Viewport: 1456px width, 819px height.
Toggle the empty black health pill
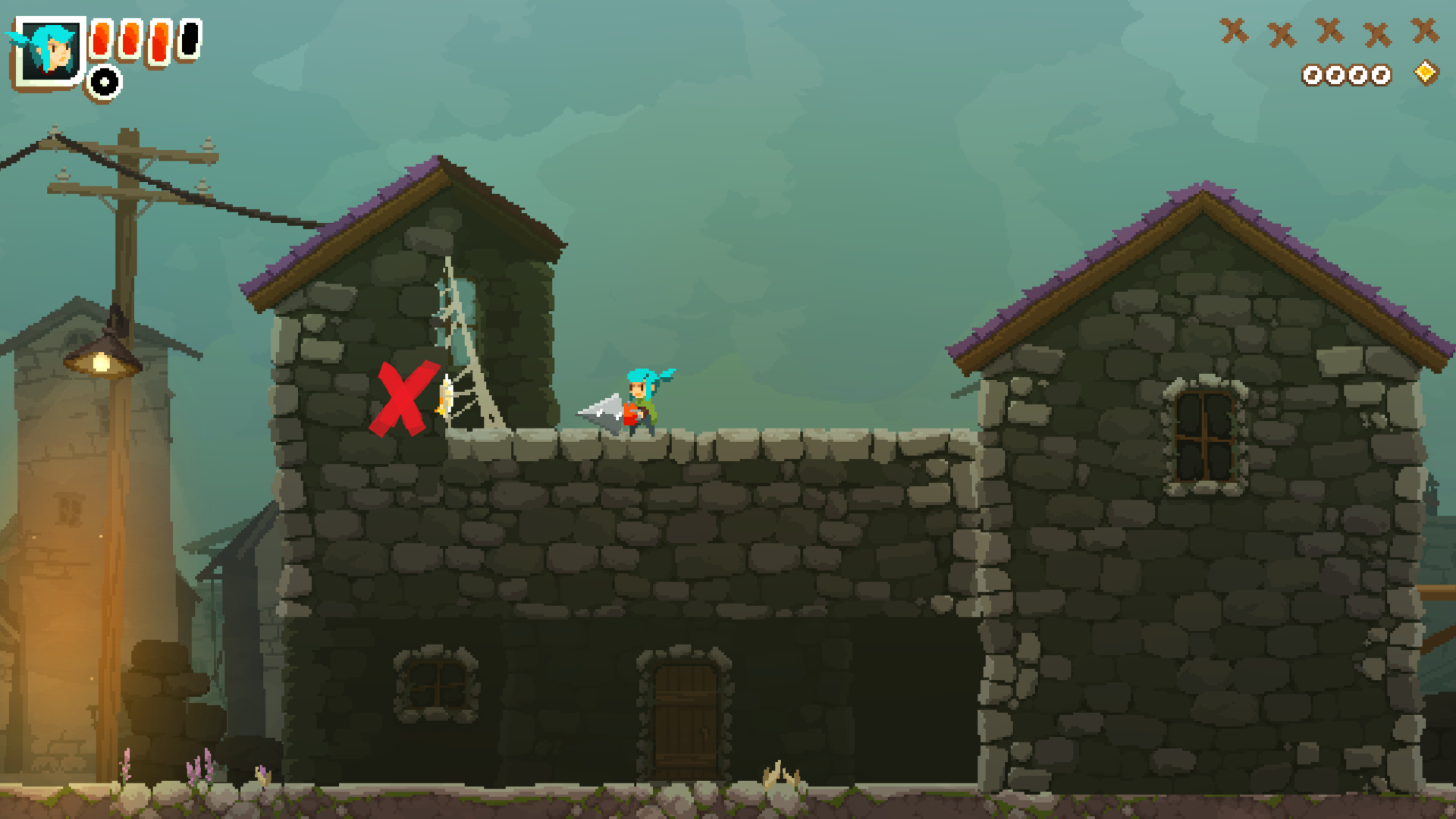190,40
